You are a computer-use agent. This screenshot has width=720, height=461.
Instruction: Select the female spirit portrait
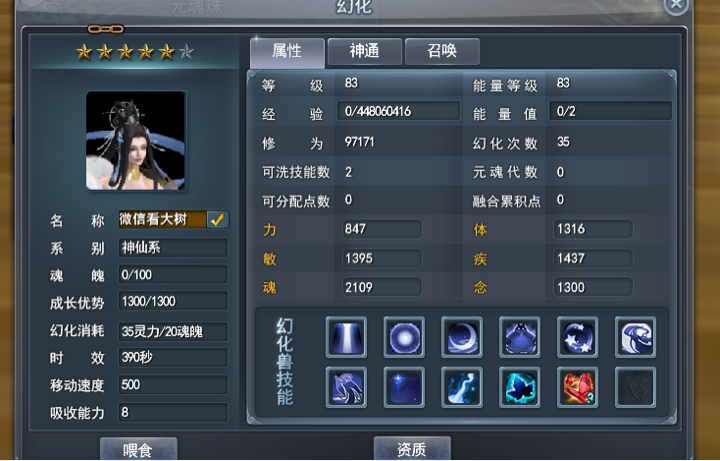tap(136, 141)
